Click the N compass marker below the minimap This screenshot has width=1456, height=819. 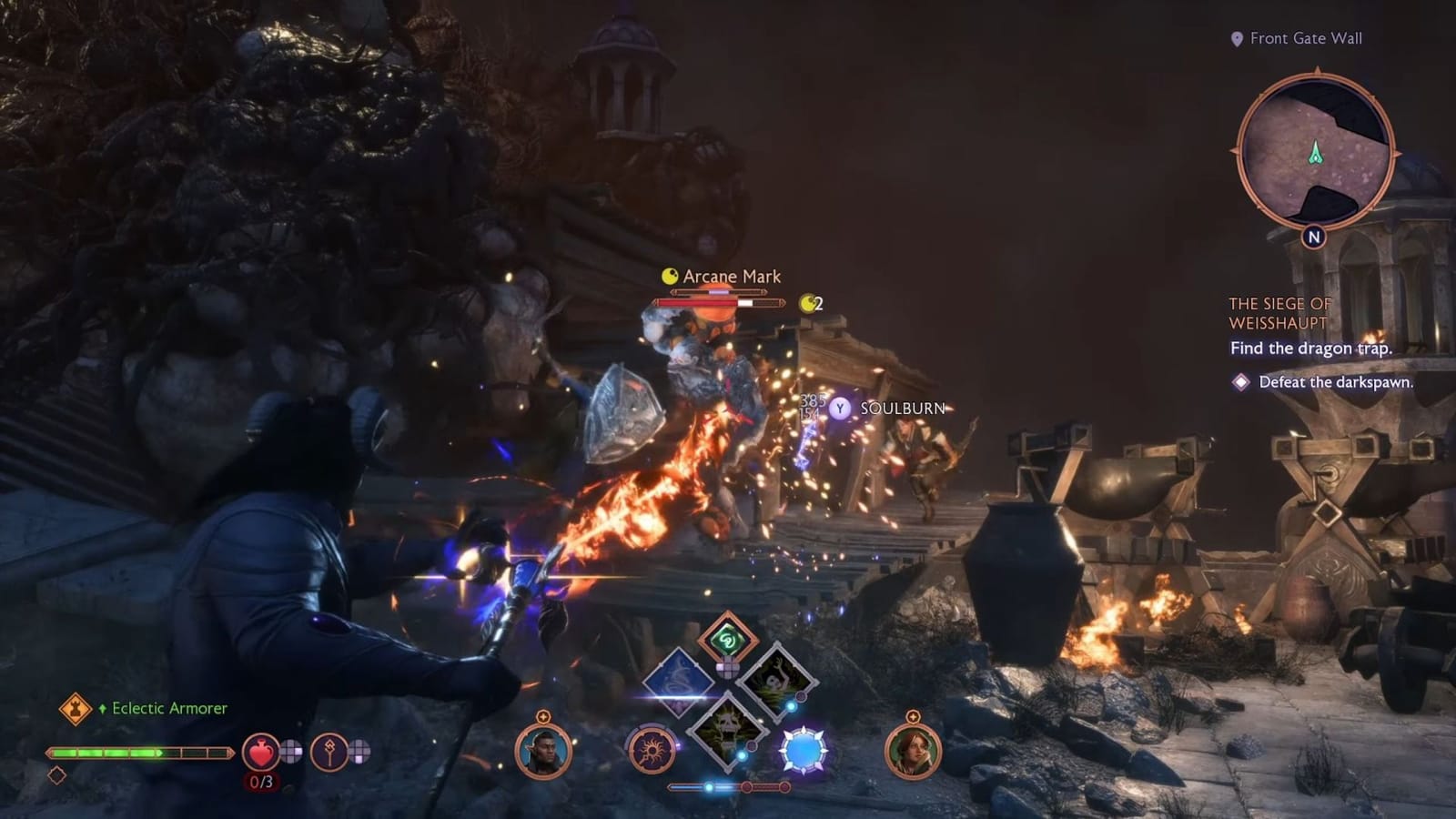(1313, 237)
